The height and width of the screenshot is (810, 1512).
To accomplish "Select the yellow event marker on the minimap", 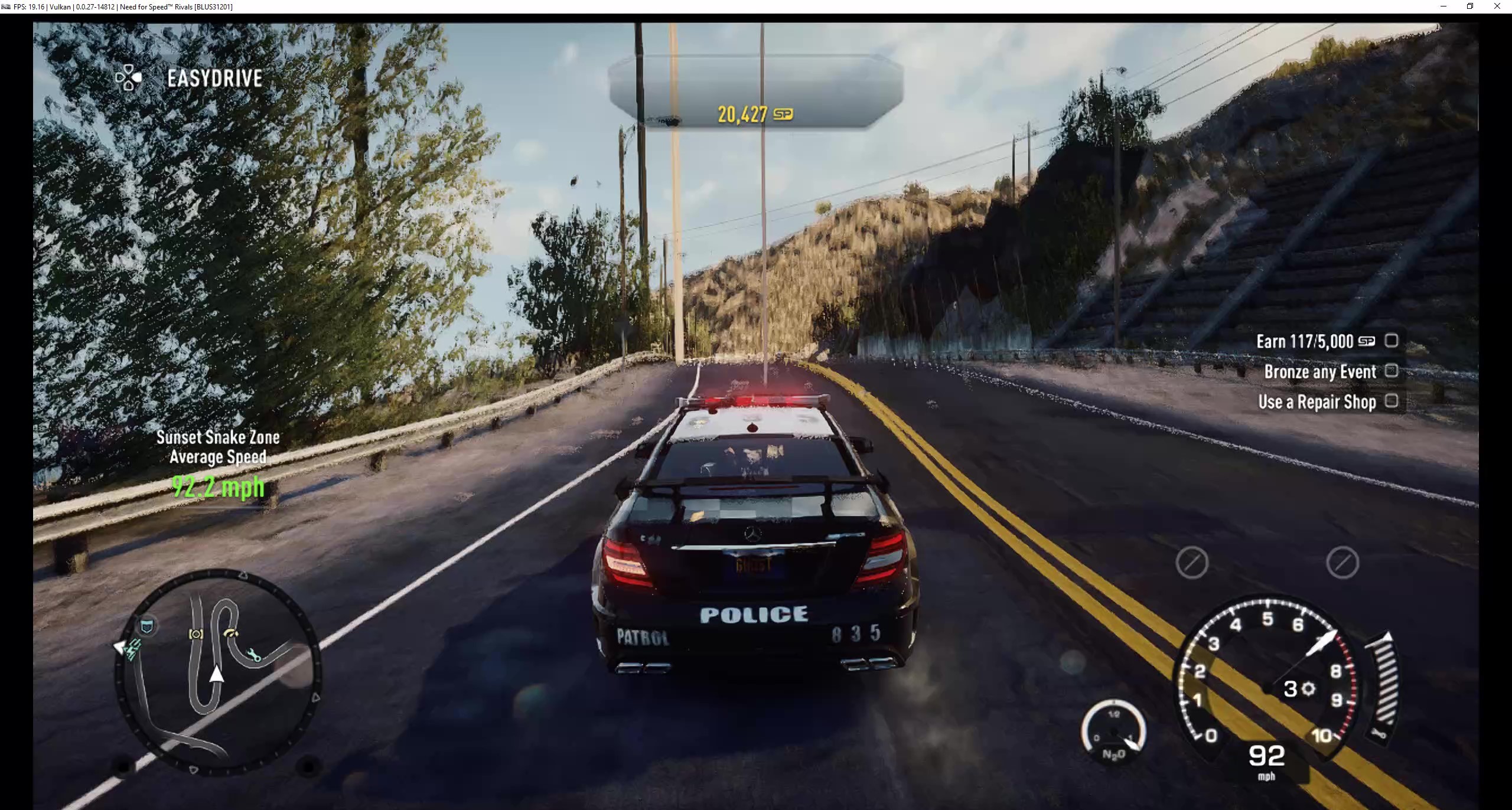I will coord(232,633).
